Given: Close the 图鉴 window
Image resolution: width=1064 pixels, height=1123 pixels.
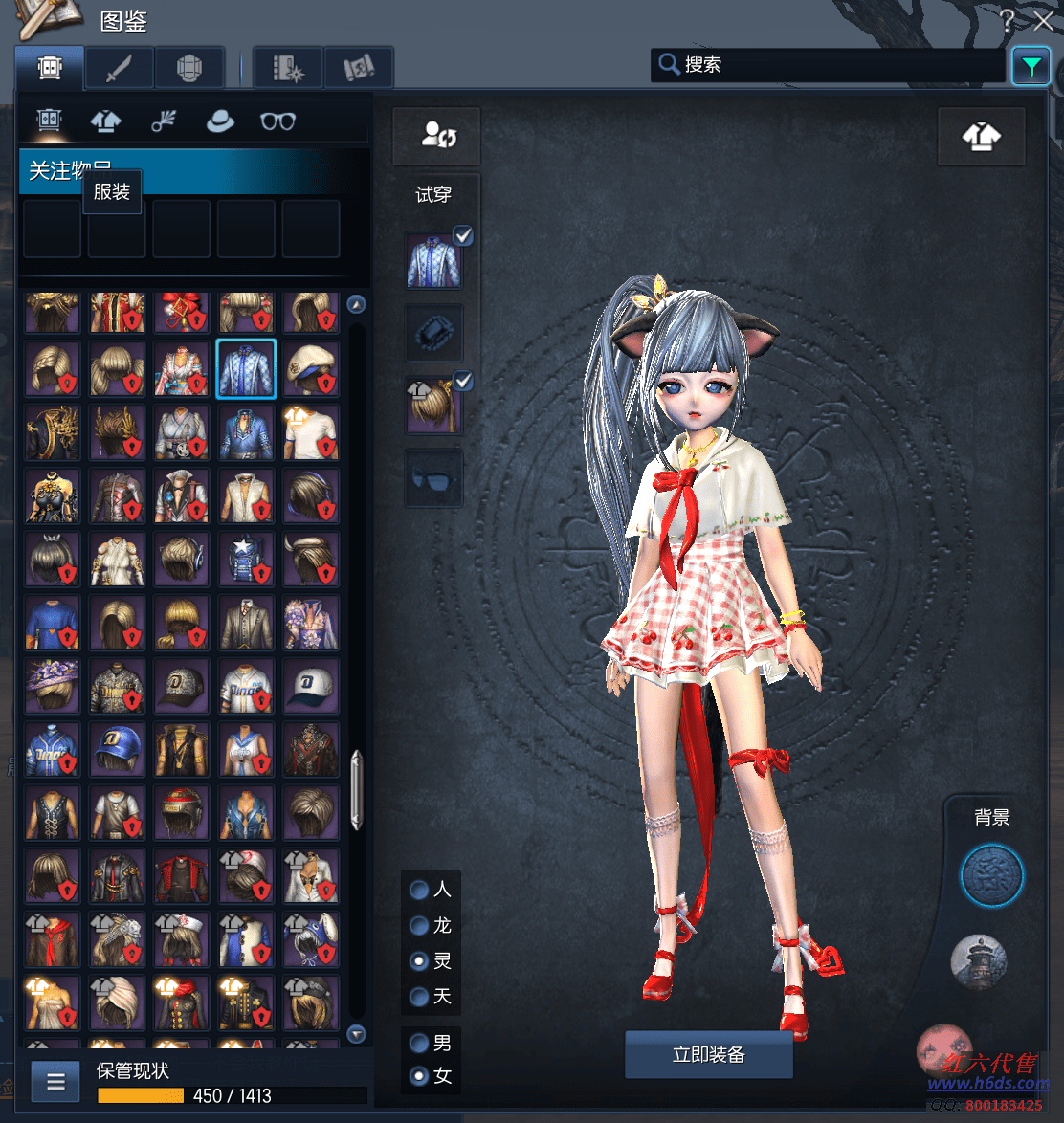Looking at the screenshot, I should click(x=1043, y=20).
